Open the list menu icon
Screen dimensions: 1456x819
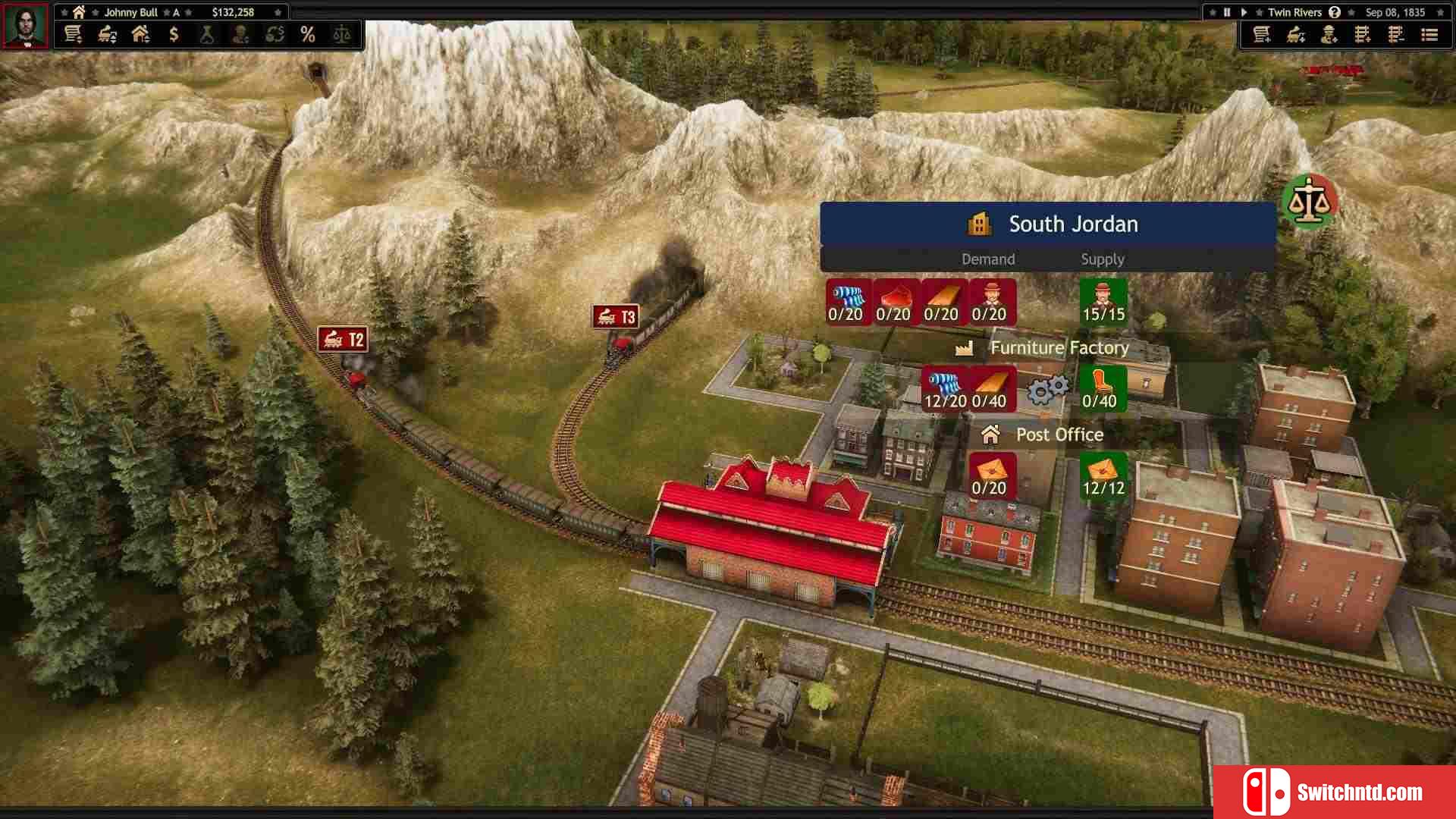(1429, 35)
